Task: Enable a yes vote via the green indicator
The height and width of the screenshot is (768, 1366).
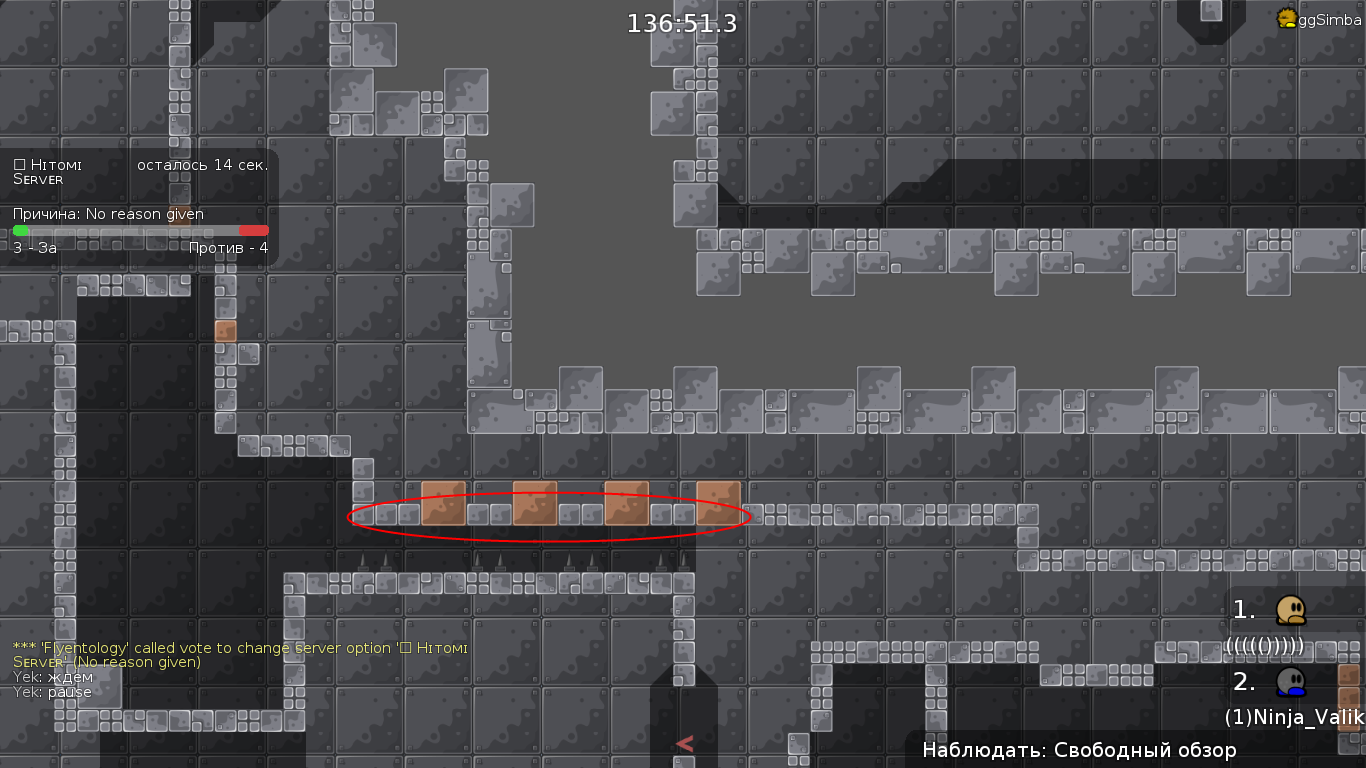Action: click(x=18, y=230)
